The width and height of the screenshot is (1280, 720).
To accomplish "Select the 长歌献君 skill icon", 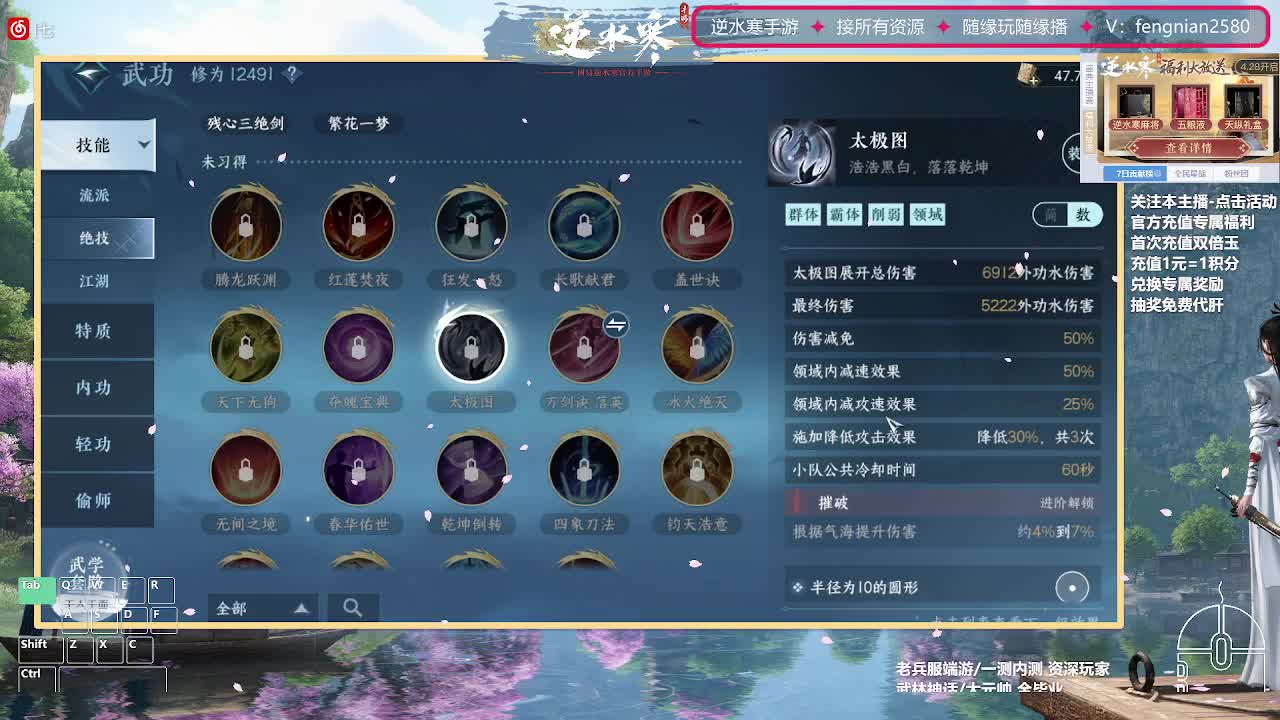I will pyautogui.click(x=584, y=225).
